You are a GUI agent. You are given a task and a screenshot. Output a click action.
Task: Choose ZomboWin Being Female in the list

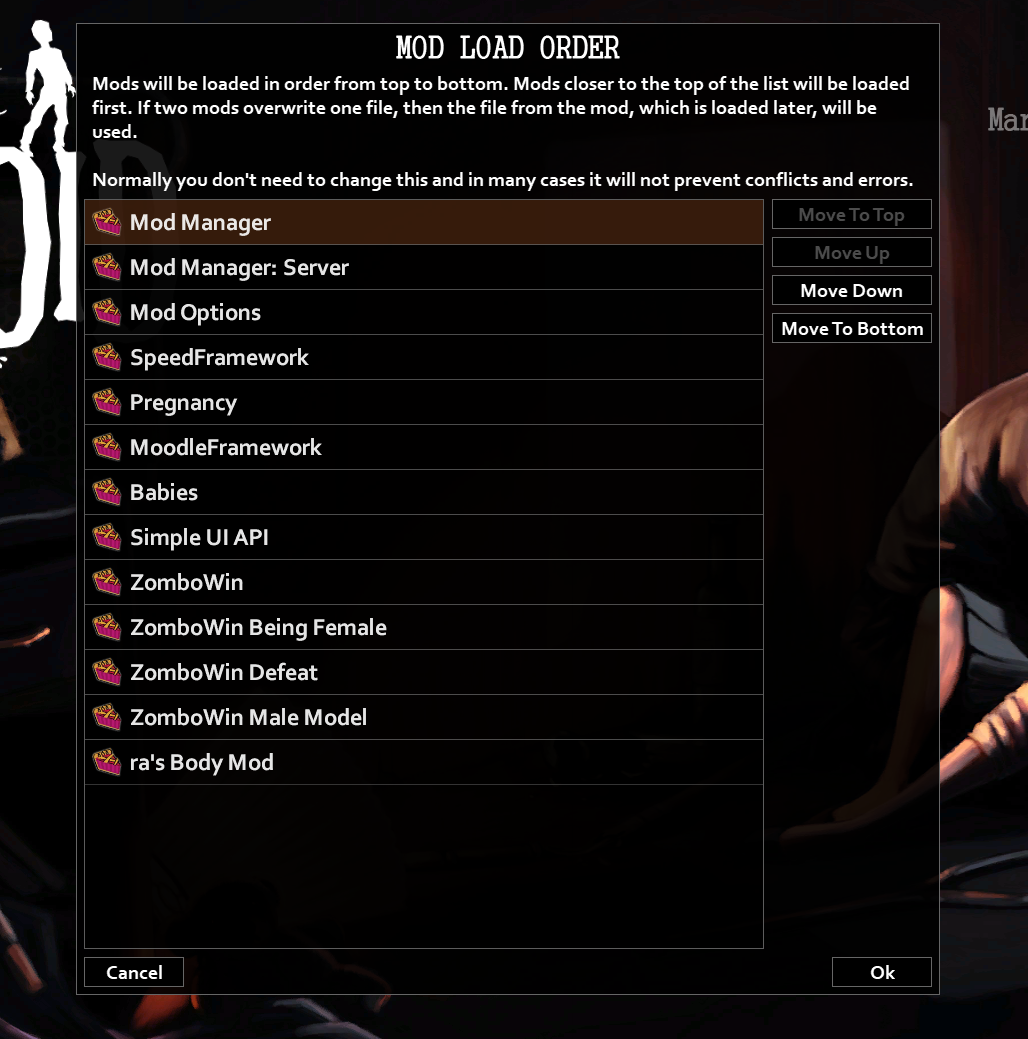point(423,627)
